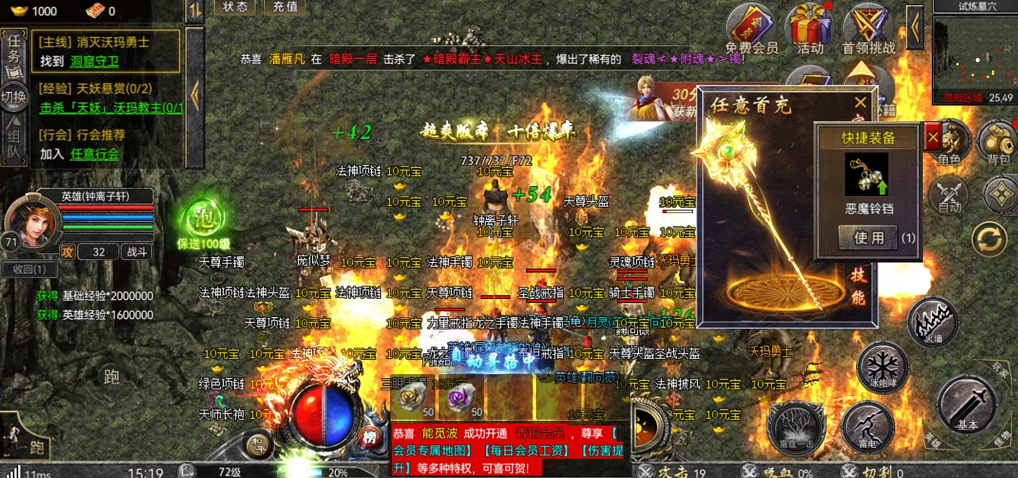This screenshot has width=1018, height=478.
Task: Click the 收回(1) hero recall button
Action: (29, 269)
